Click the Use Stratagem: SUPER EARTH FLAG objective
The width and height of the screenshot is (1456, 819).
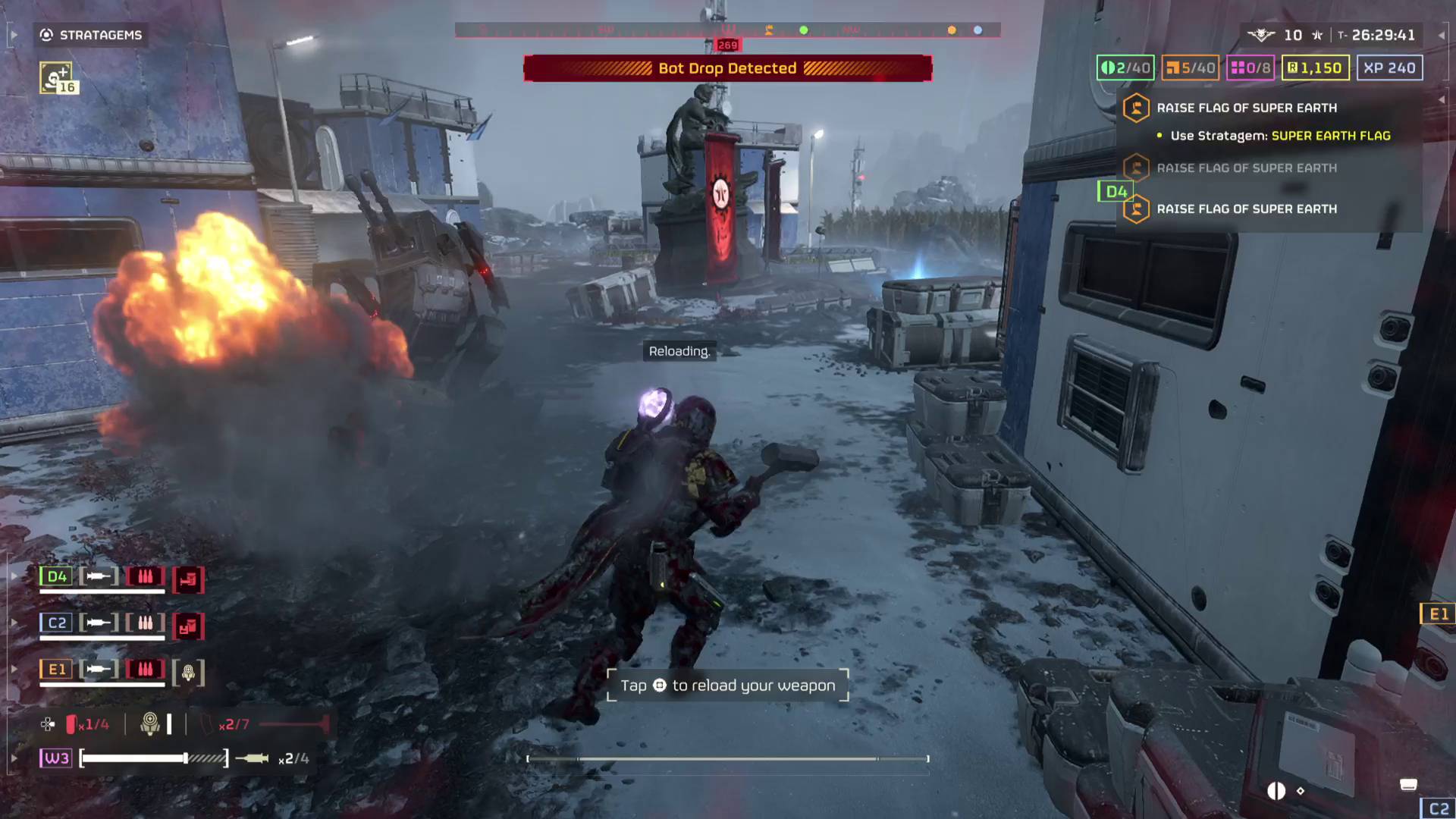[1274, 136]
